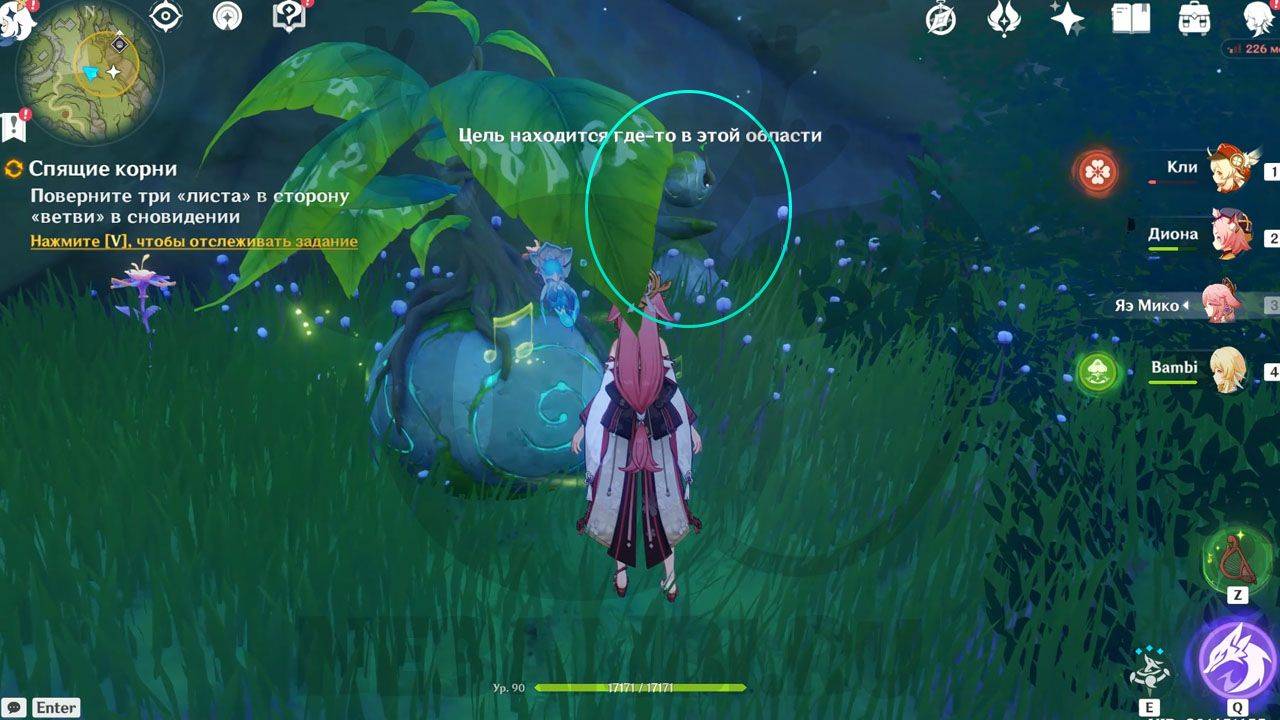Select the «Спящие корни» quest tracker
Image resolution: width=1280 pixels, height=720 pixels.
pos(102,169)
